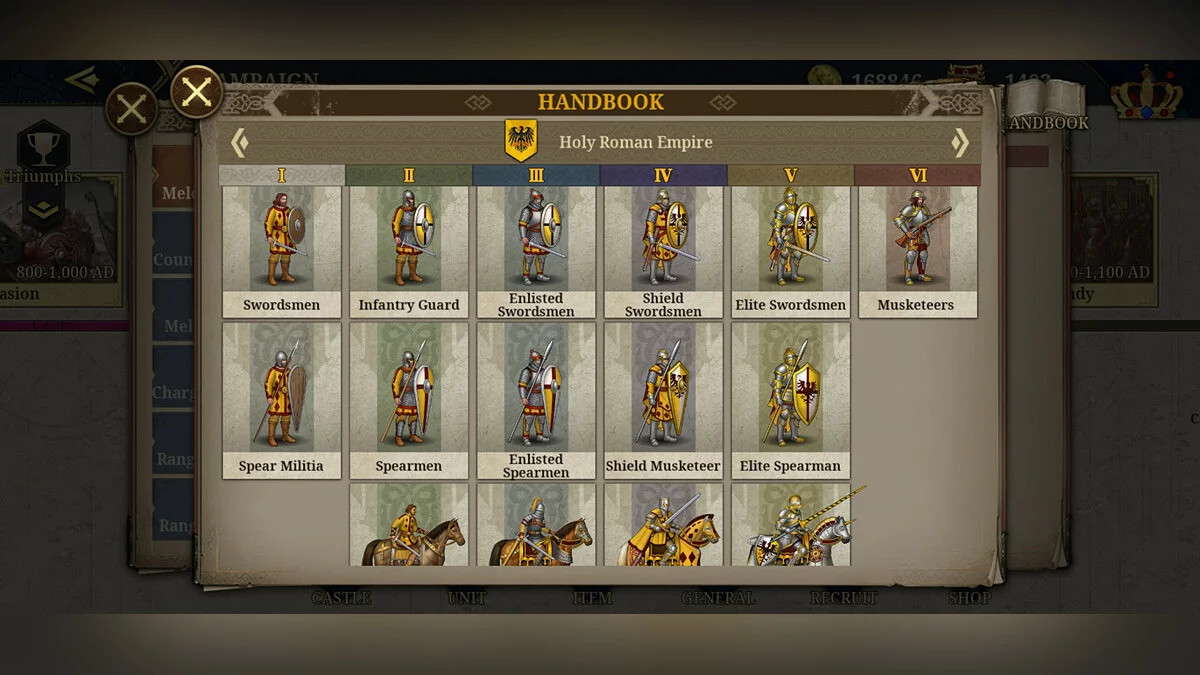
Task: Choose the Enlisted Swordsmen card
Action: tap(536, 251)
